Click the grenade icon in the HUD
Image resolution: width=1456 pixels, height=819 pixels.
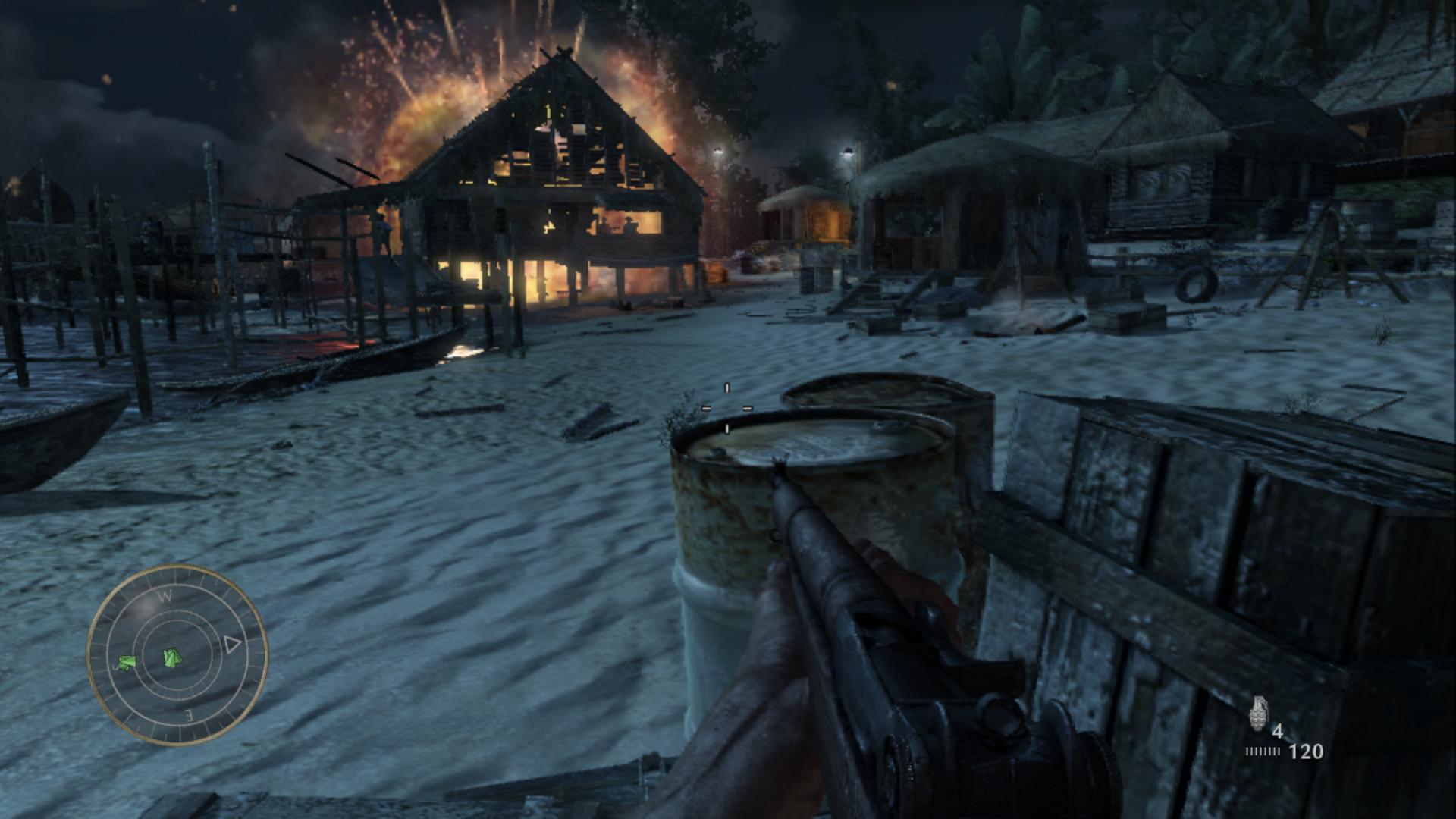coord(1257,714)
